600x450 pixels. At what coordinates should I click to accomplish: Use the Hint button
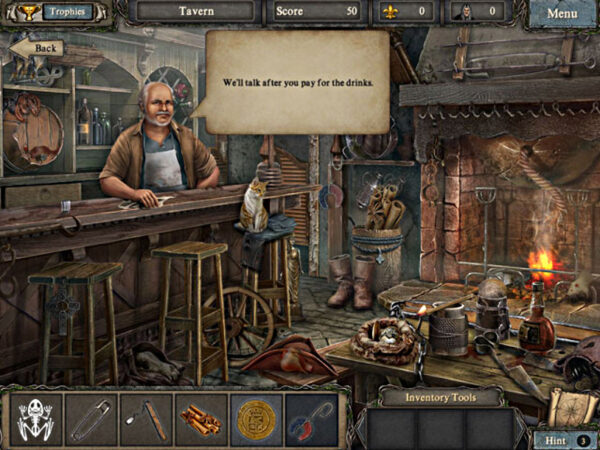(557, 438)
